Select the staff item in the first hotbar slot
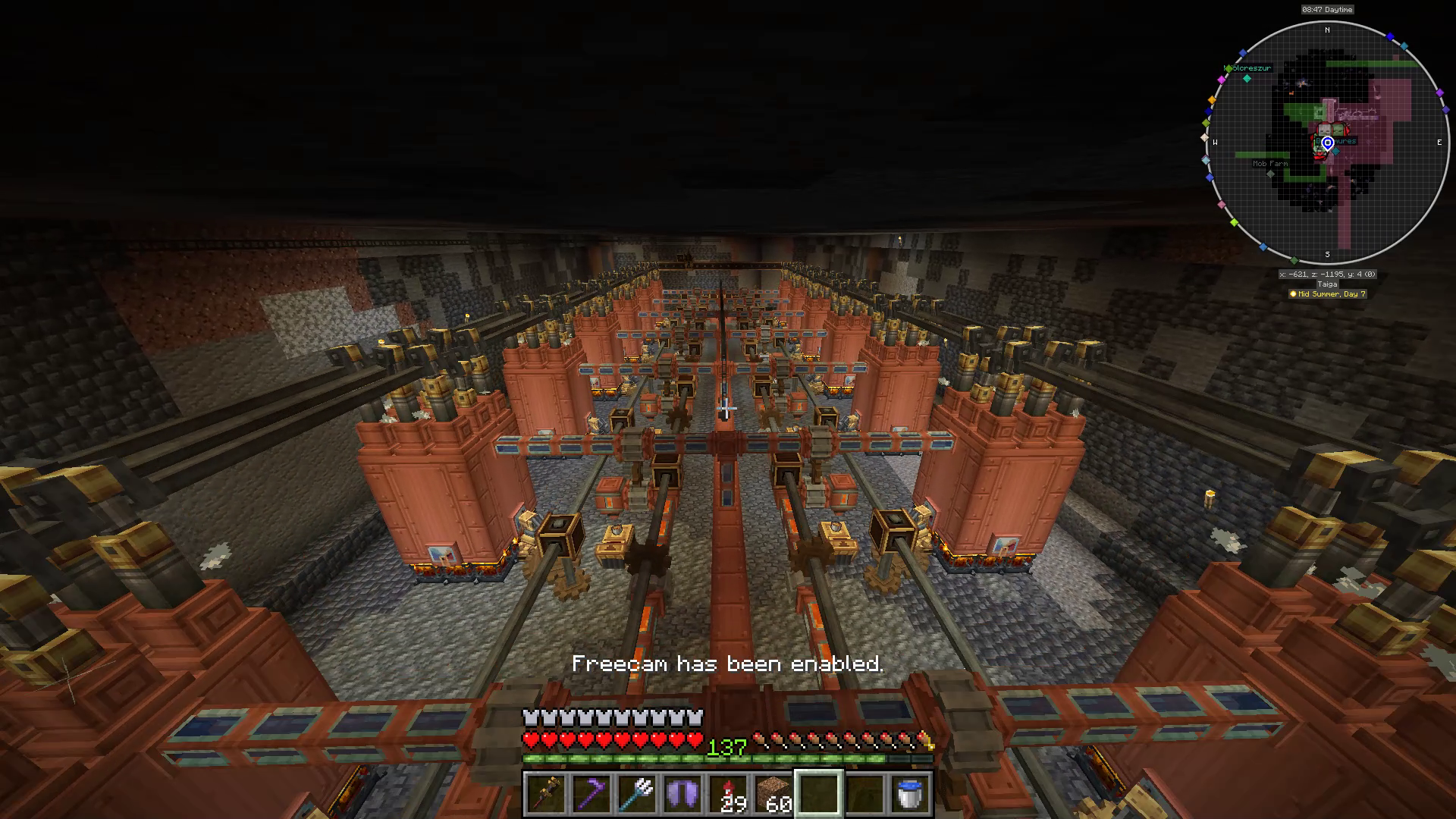This screenshot has width=1456, height=819. [548, 793]
